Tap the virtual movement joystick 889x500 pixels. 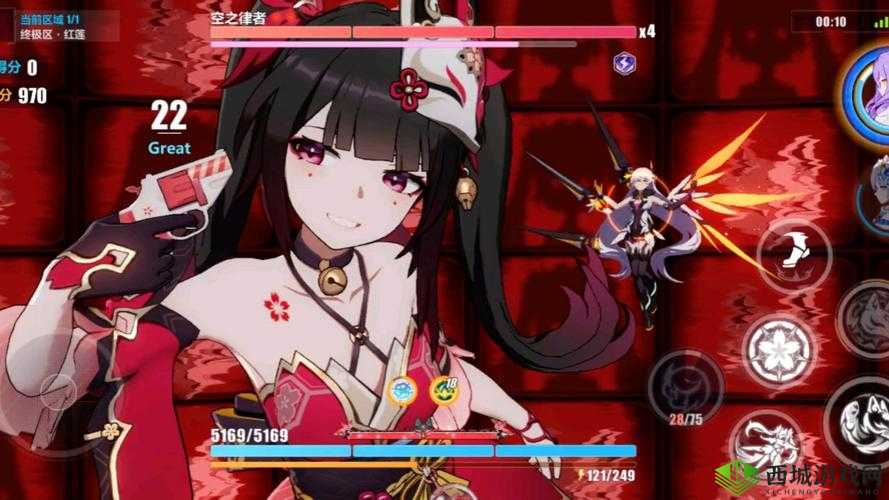tap(57, 390)
